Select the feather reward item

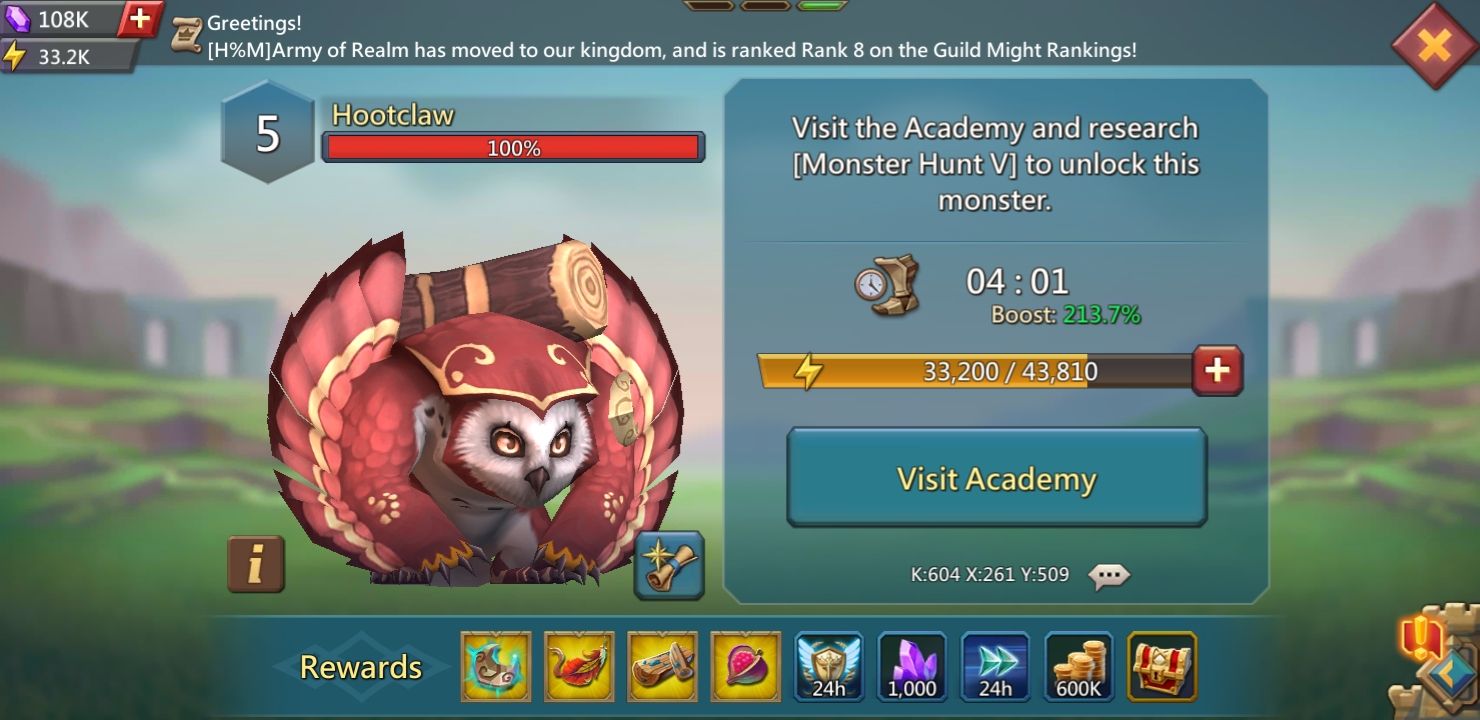pyautogui.click(x=579, y=665)
